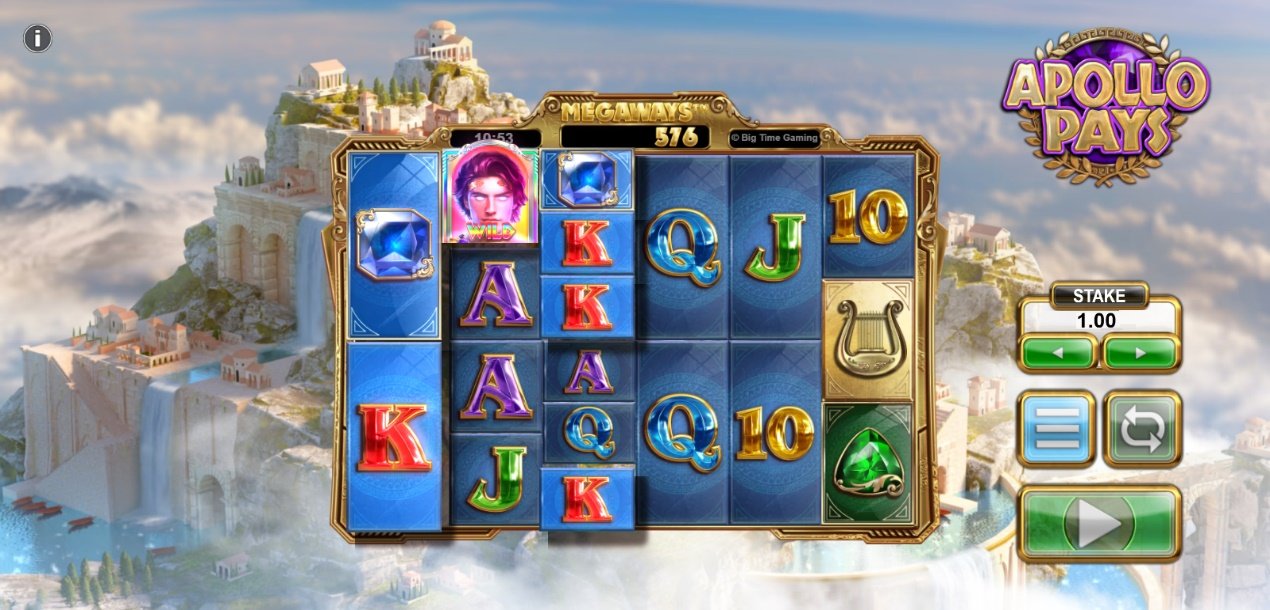Image resolution: width=1270 pixels, height=610 pixels.
Task: Open the game info icon
Action: (x=37, y=39)
